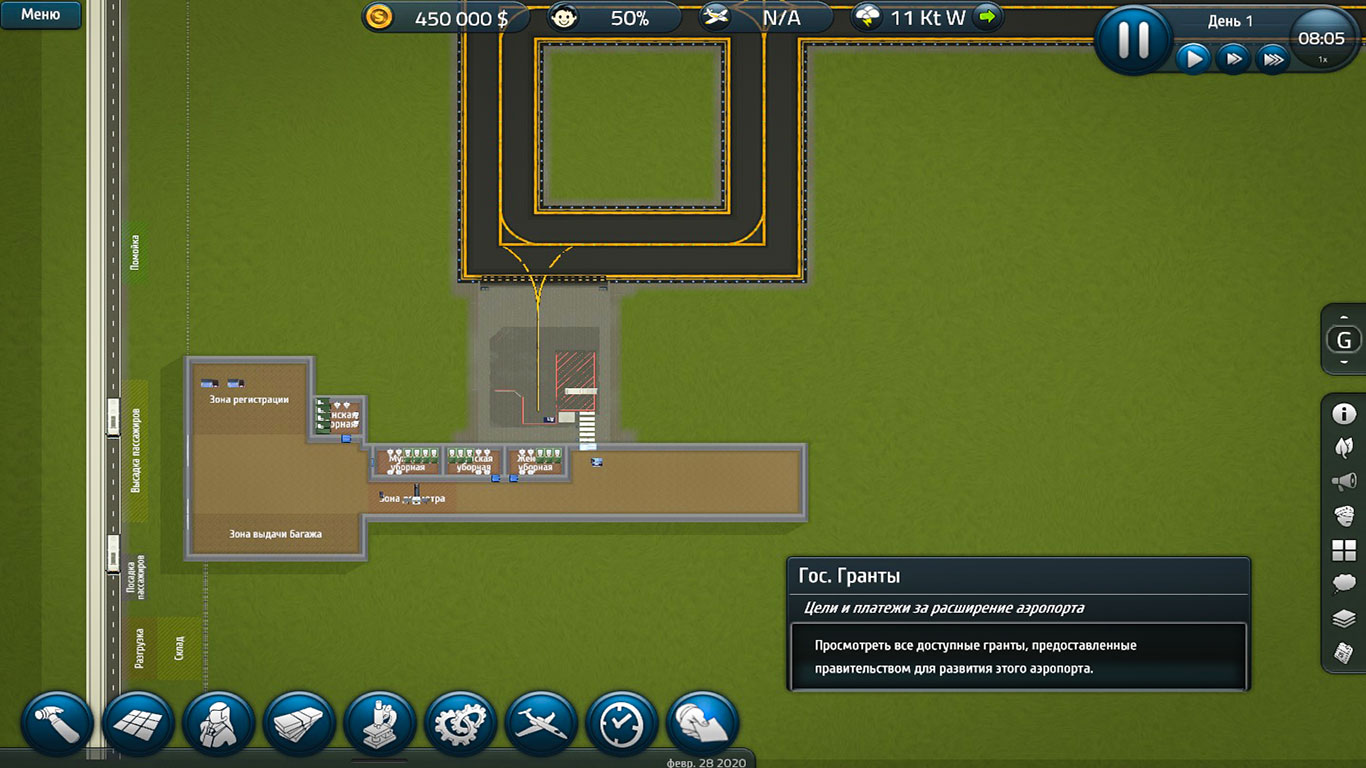Open the cash stack finances panel
This screenshot has width=1366, height=768.
coord(299,724)
